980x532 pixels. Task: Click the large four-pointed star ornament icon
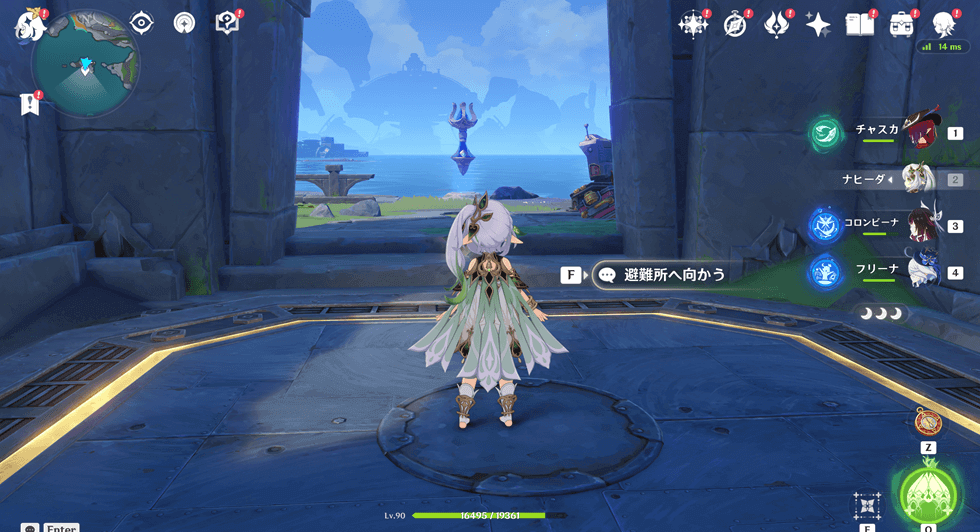[x=692, y=25]
